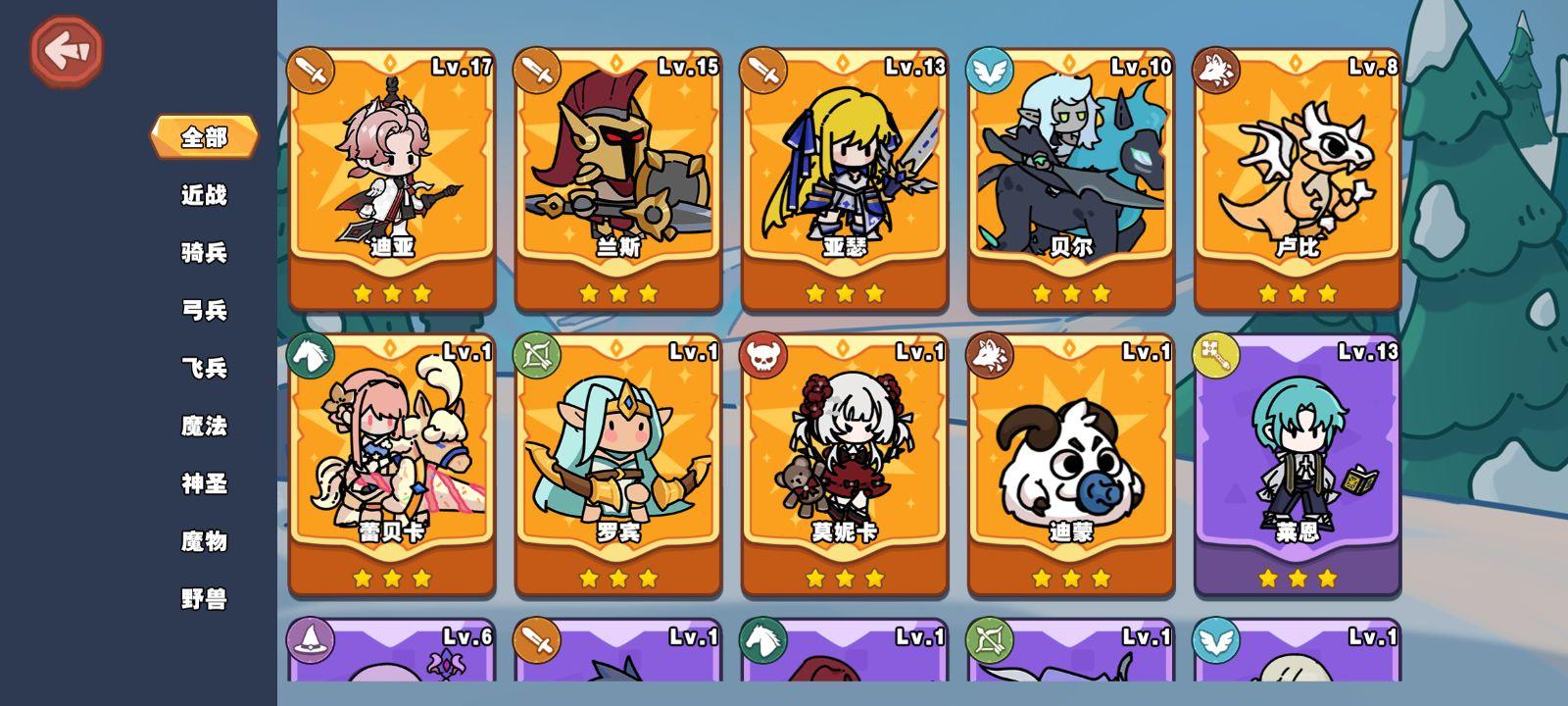Click the star rating under 莱恩
This screenshot has height=706, width=1568.
[1297, 578]
